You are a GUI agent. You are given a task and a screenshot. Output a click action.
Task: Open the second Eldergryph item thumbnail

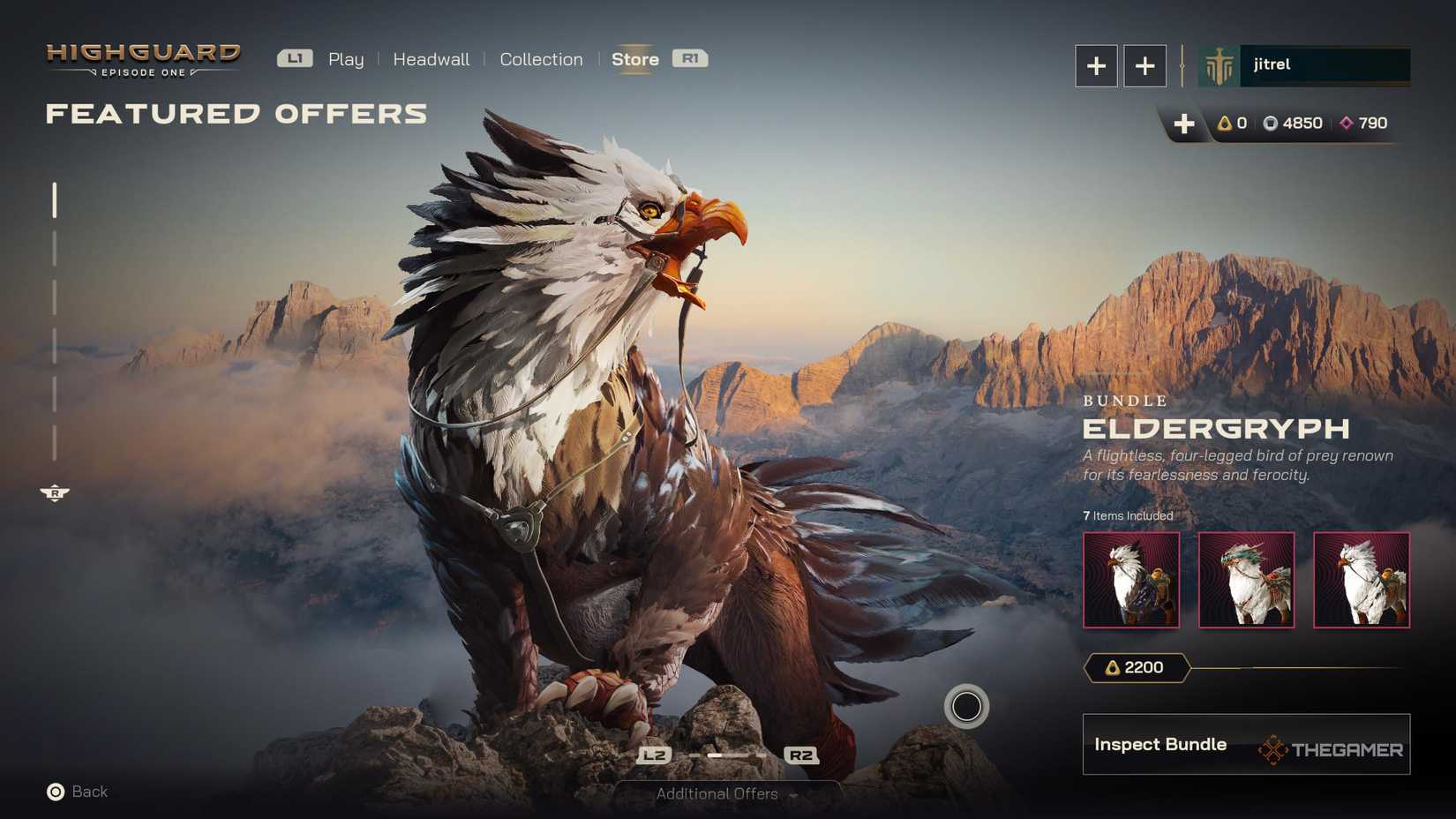point(1246,580)
